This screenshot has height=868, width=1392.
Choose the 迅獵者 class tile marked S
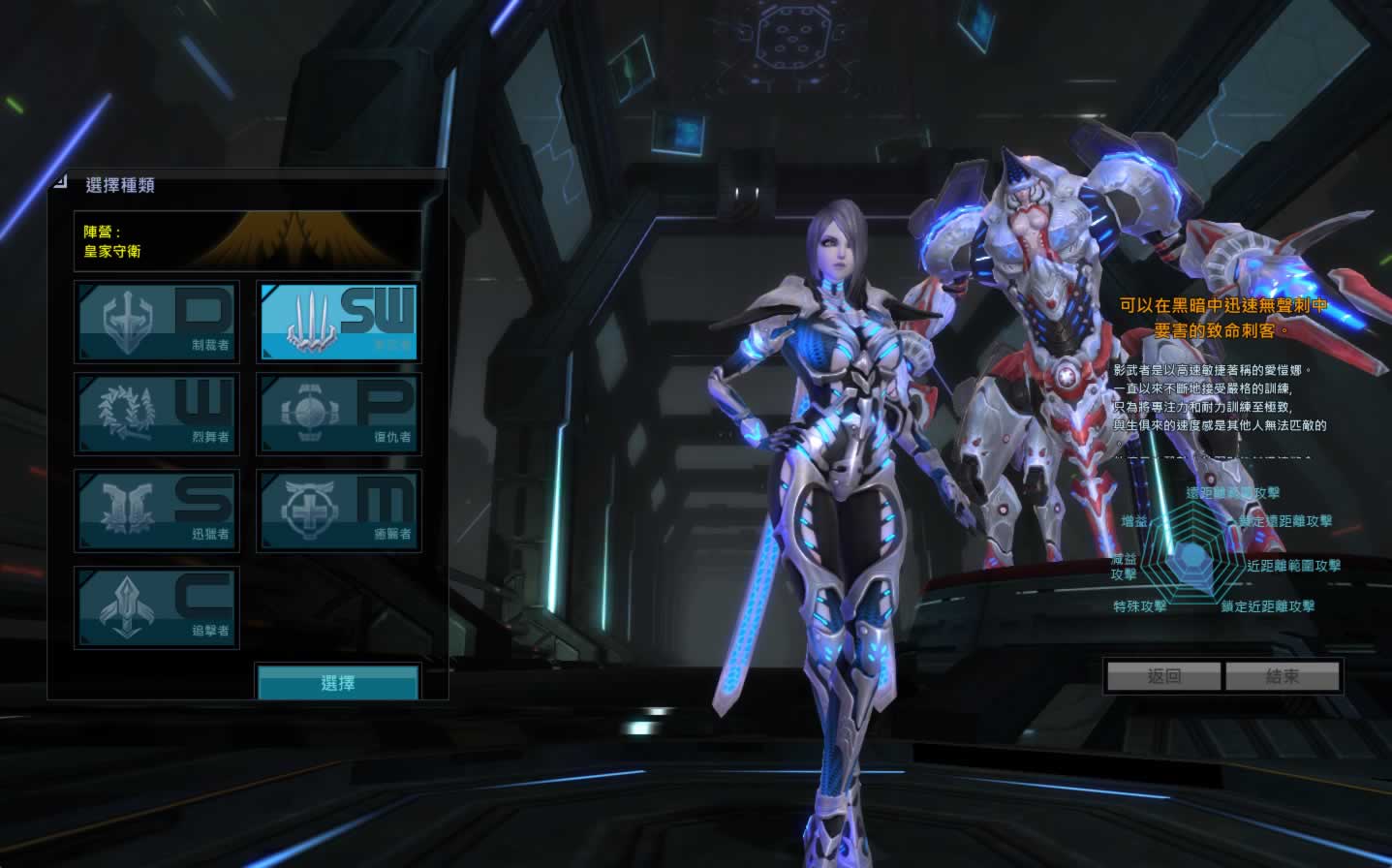click(x=157, y=511)
